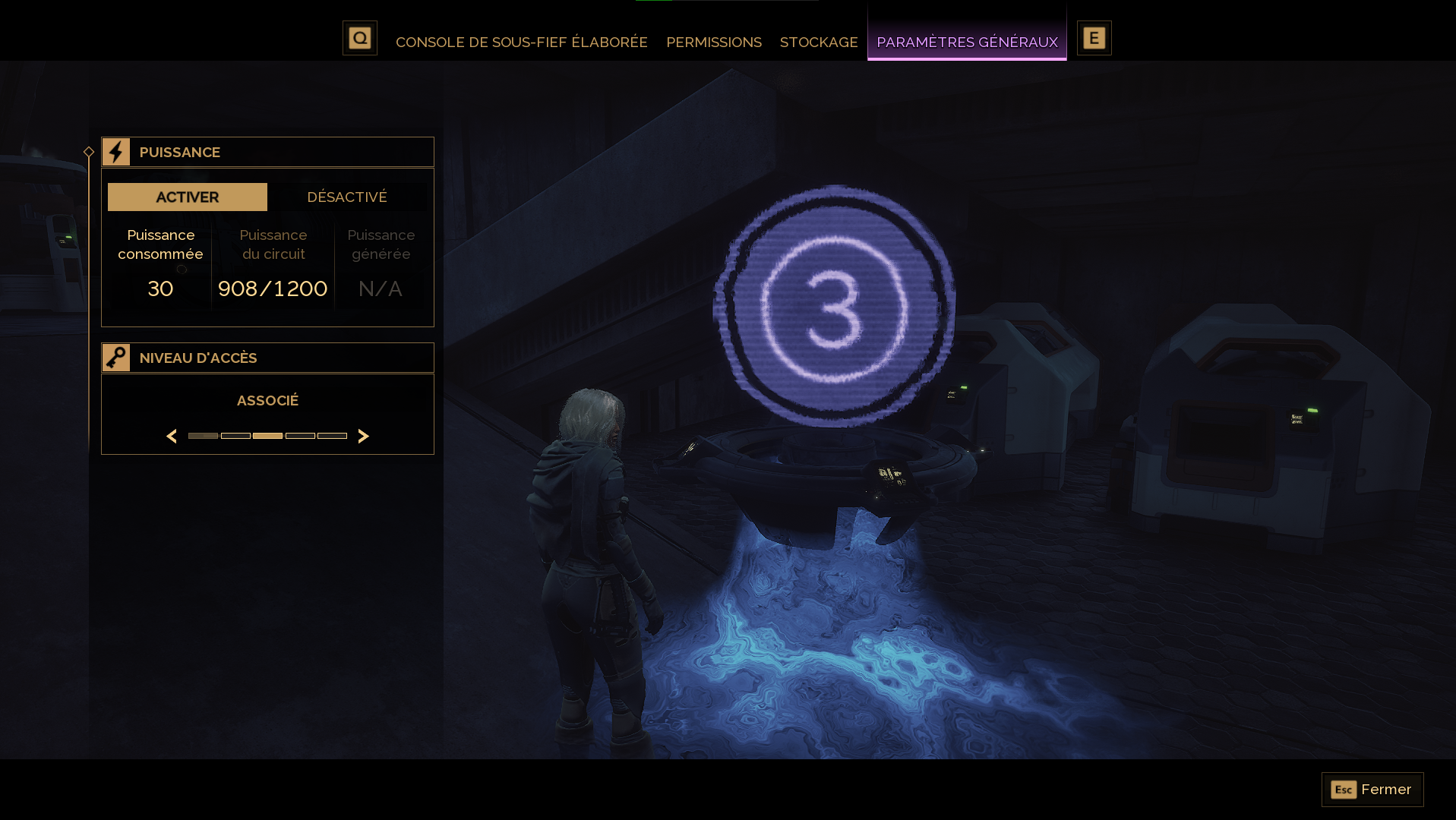Image resolution: width=1456 pixels, height=820 pixels.
Task: Toggle power to Activer
Action: 188,197
